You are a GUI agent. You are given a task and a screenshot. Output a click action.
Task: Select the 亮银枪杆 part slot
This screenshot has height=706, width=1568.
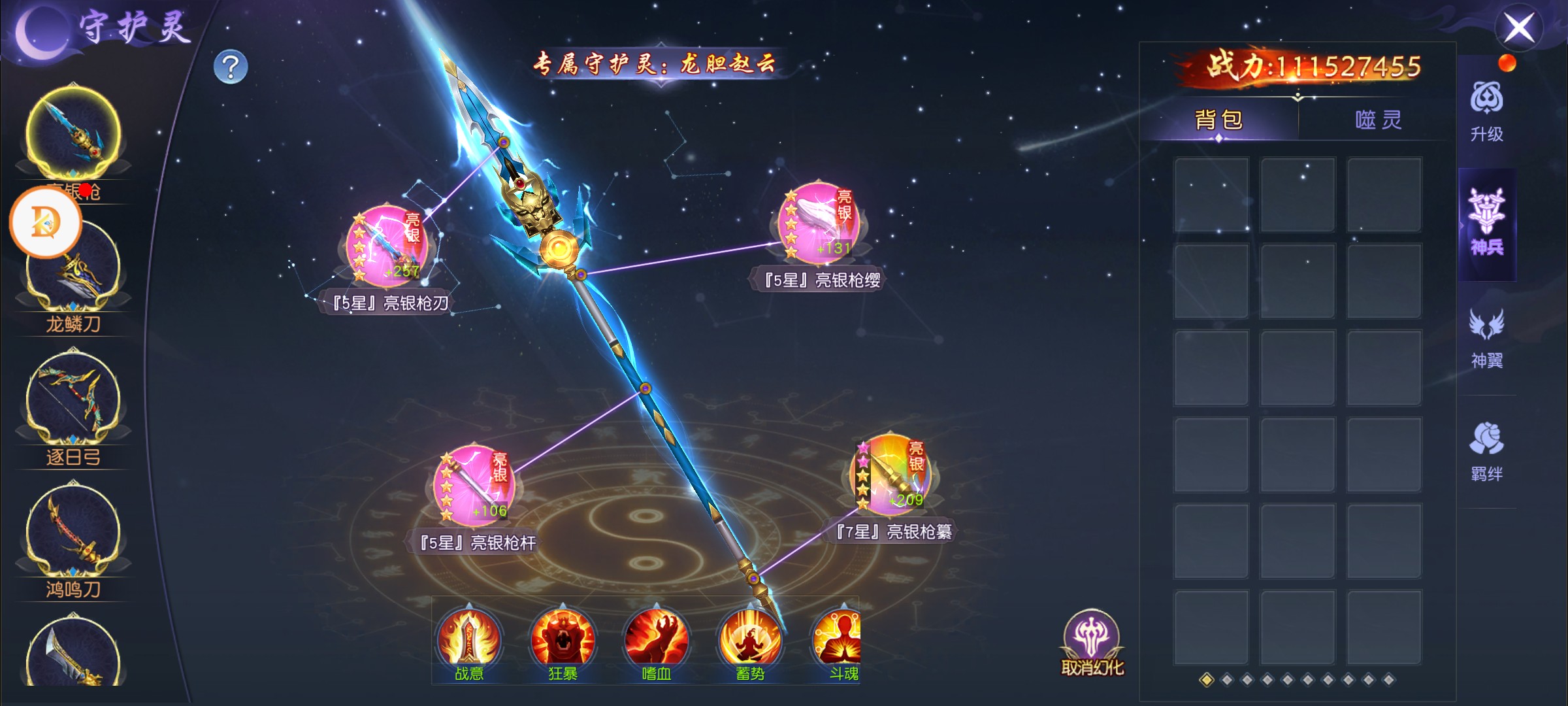click(x=475, y=486)
